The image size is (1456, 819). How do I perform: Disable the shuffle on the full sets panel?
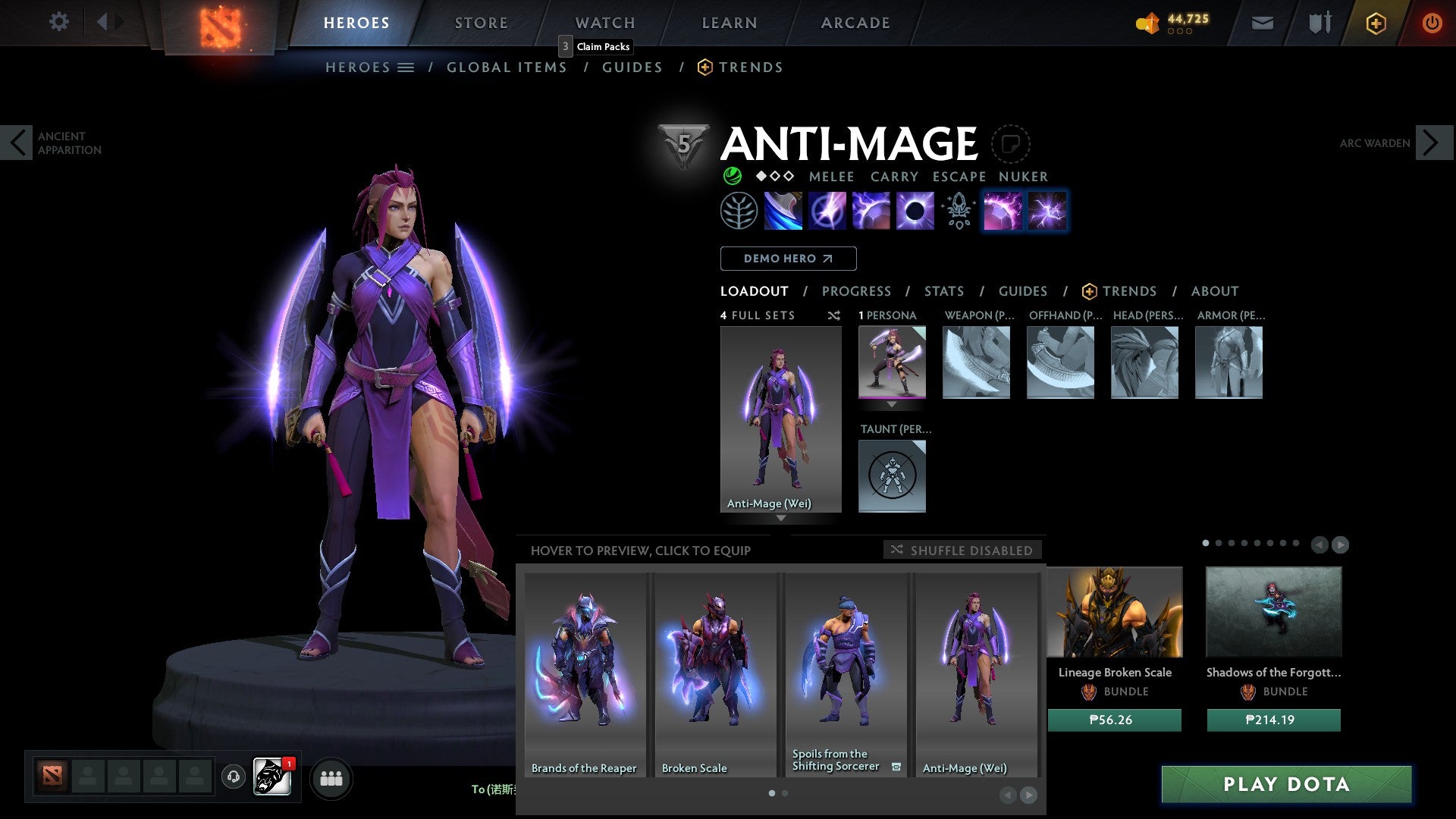834,315
